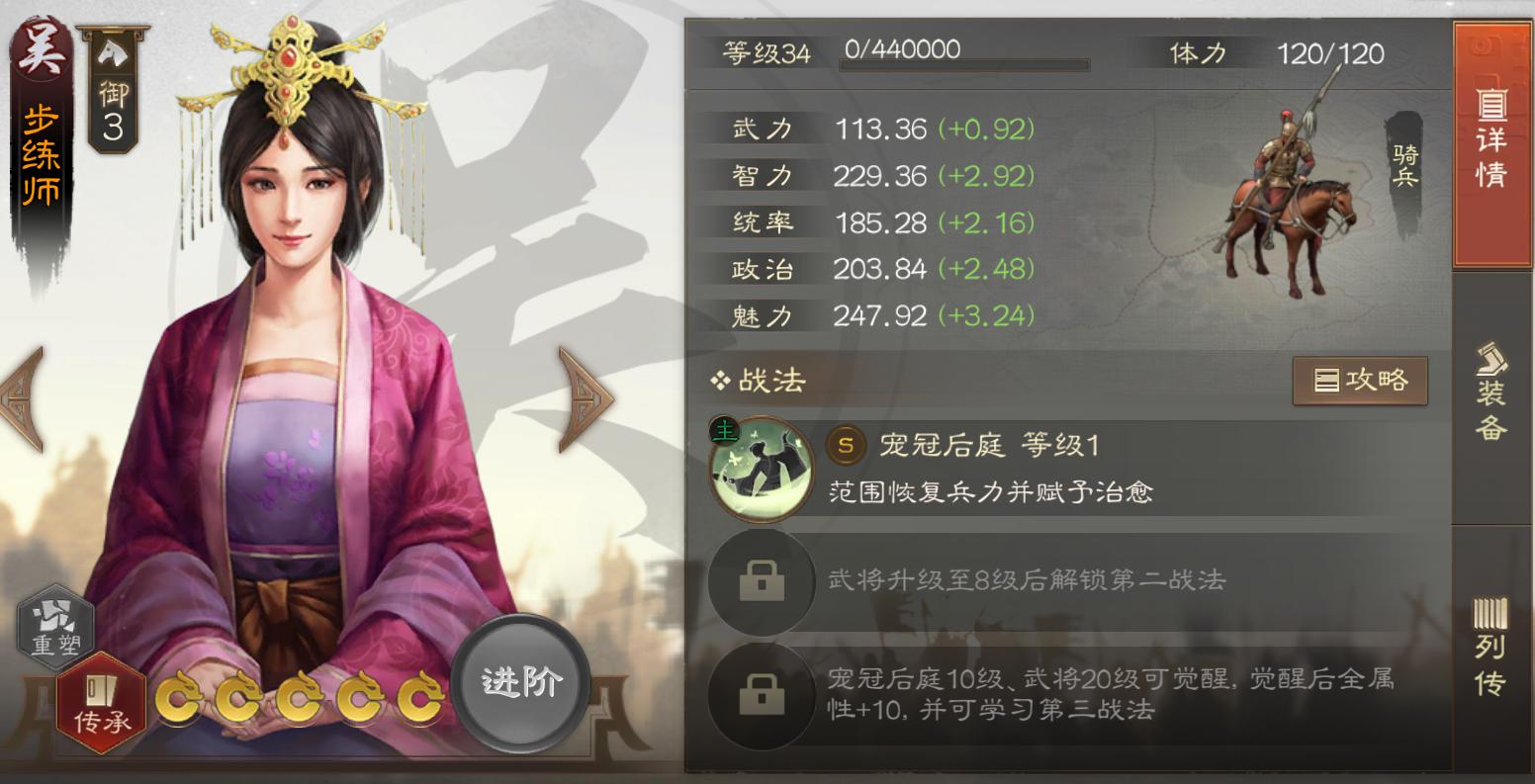Screen dimensions: 1535x784
Task: Open the 攻略 strategy guide
Action: pyautogui.click(x=1360, y=380)
